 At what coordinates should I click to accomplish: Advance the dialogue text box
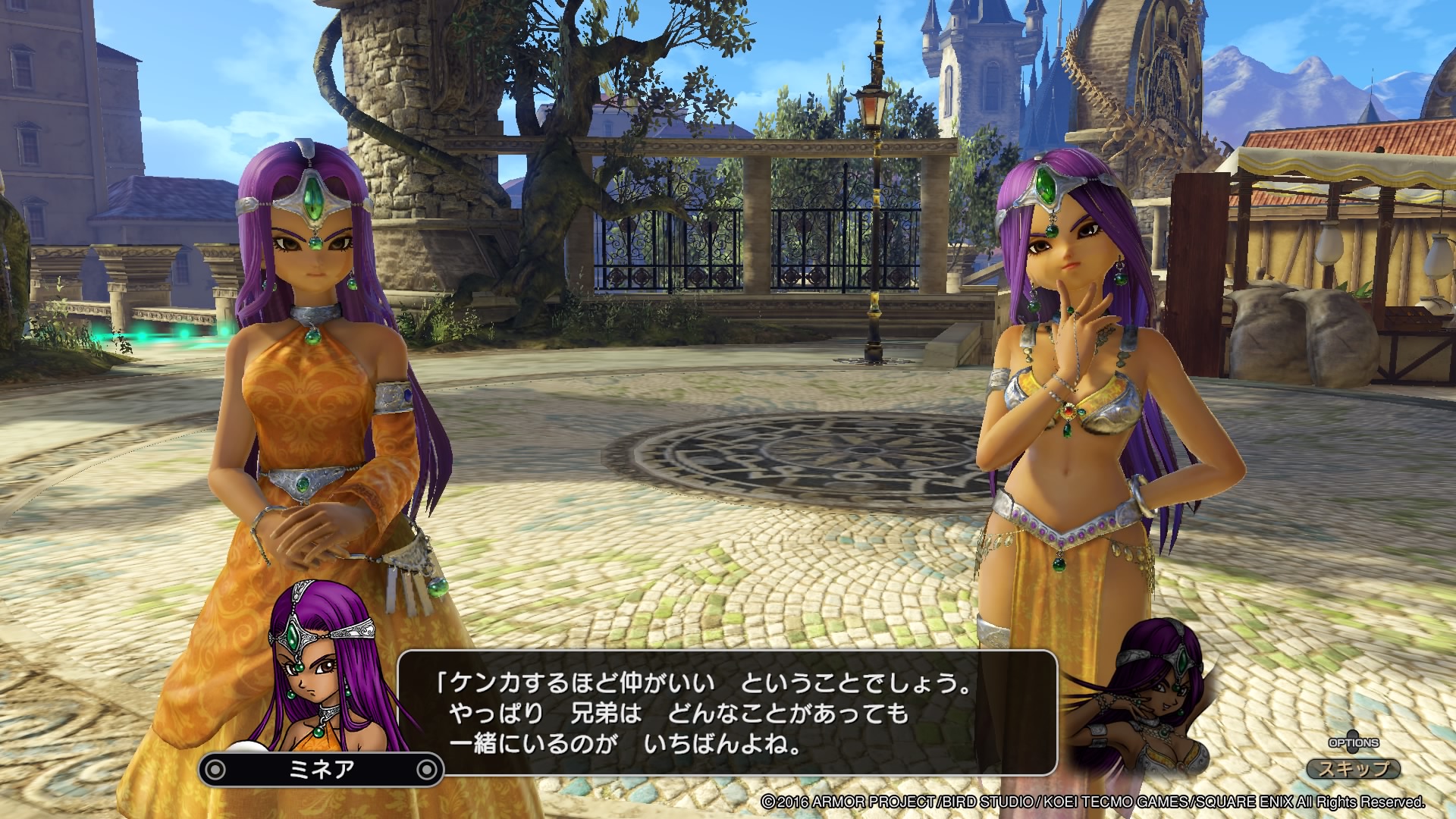(x=726, y=712)
